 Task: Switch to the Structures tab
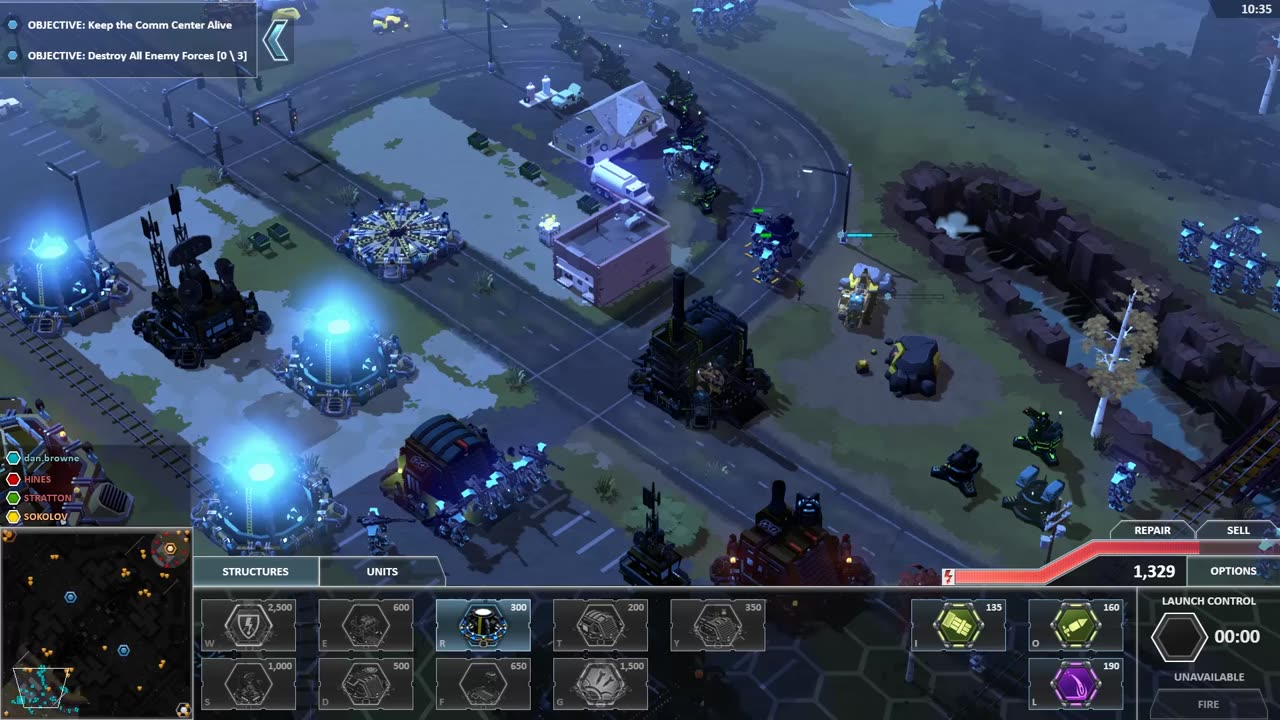pyautogui.click(x=255, y=571)
